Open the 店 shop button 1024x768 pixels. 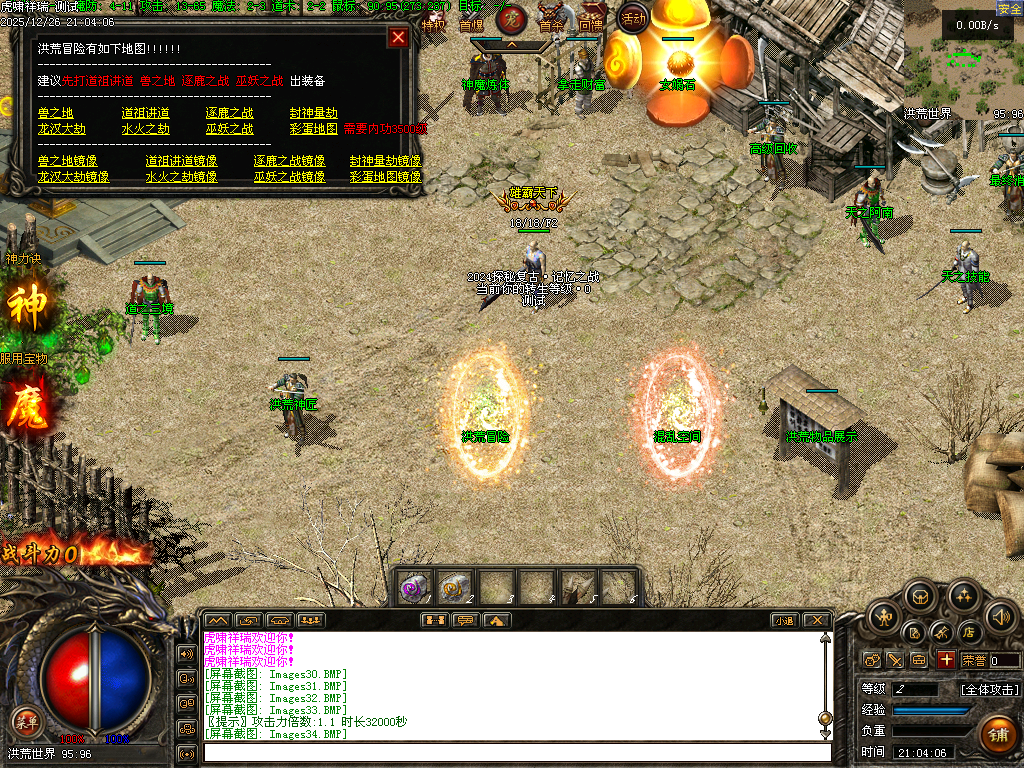[968, 632]
